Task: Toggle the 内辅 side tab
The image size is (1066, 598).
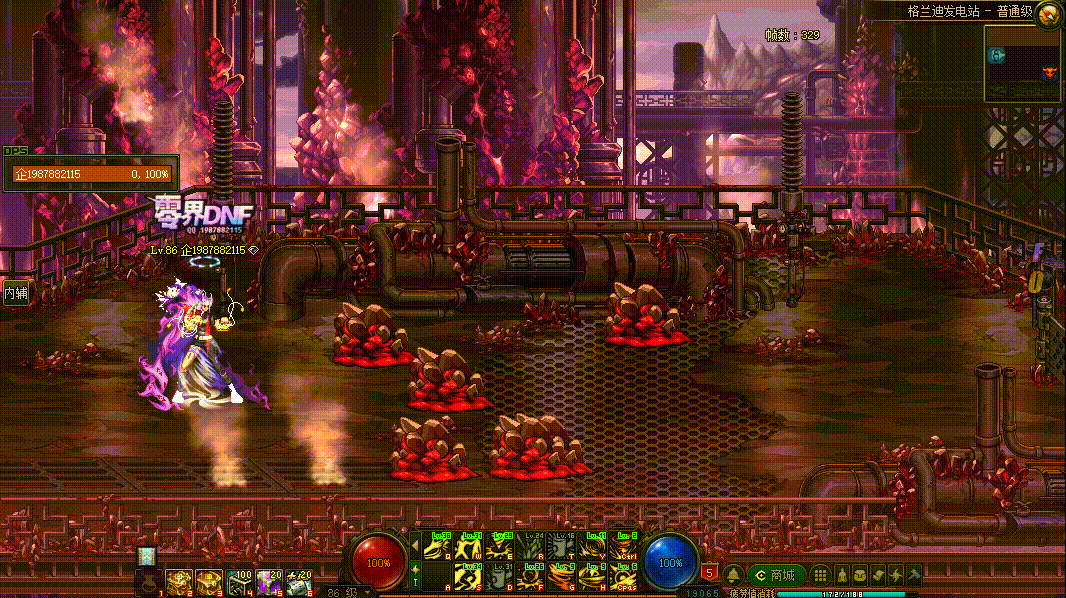Action: pyautogui.click(x=15, y=293)
